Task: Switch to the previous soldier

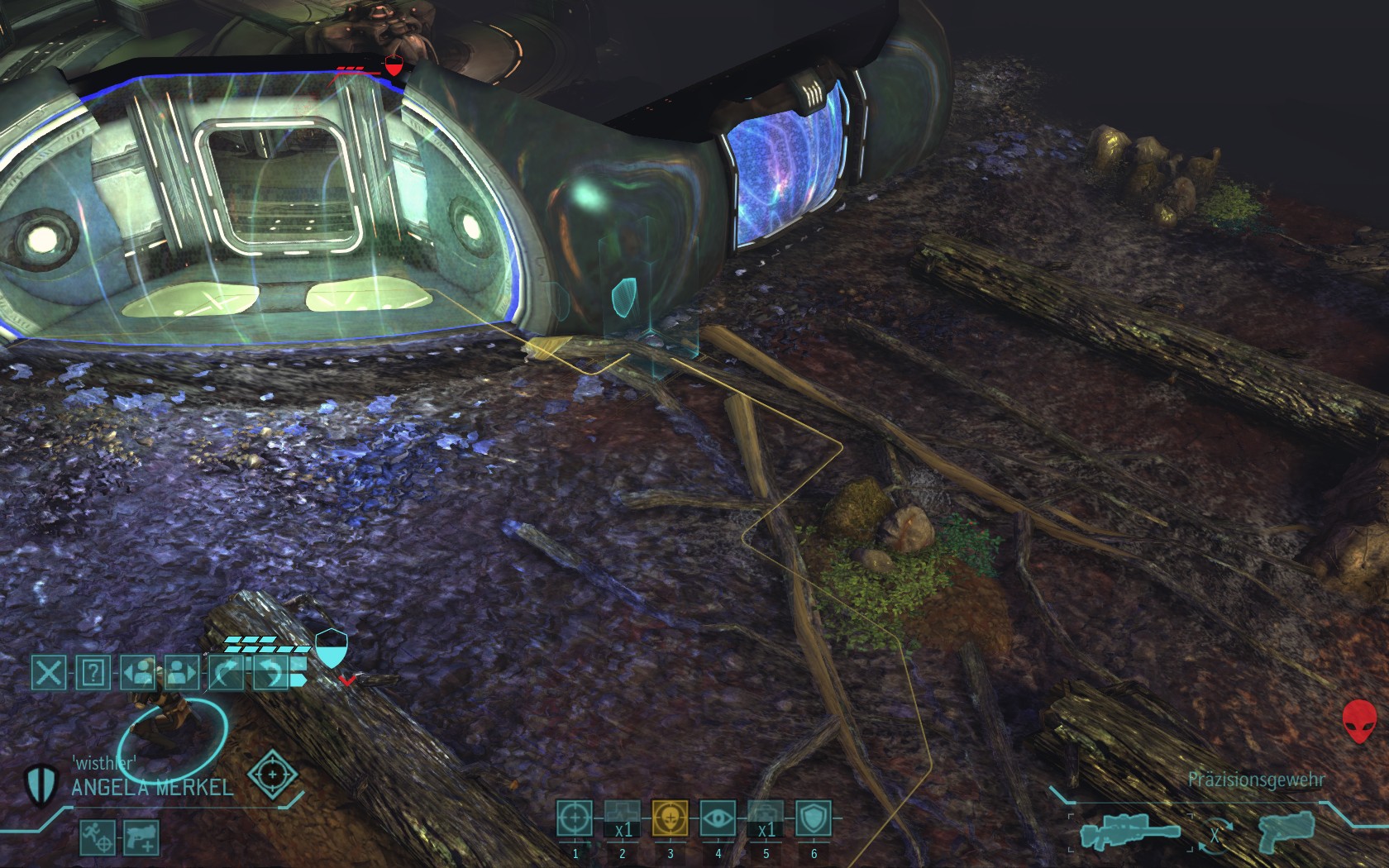Action: coord(138,673)
